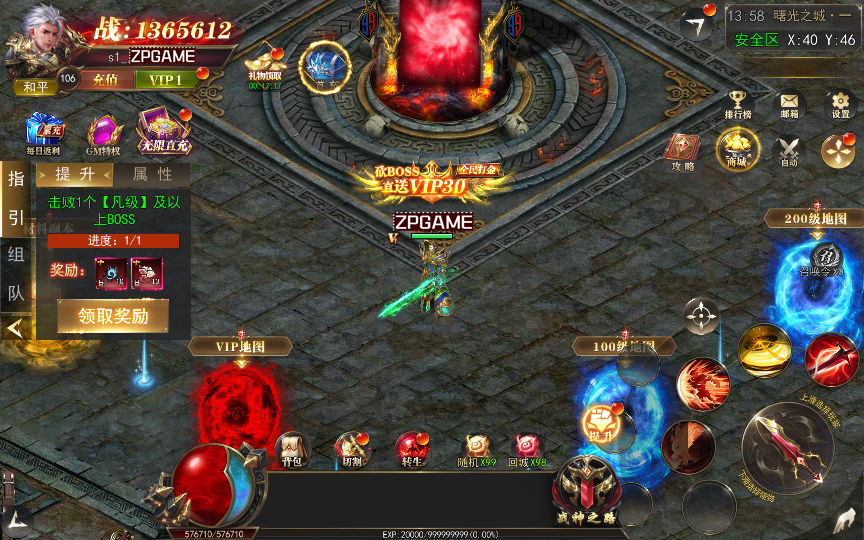Claim the reward with 领取奖励 button
Image resolution: width=864 pixels, height=540 pixels.
click(112, 315)
